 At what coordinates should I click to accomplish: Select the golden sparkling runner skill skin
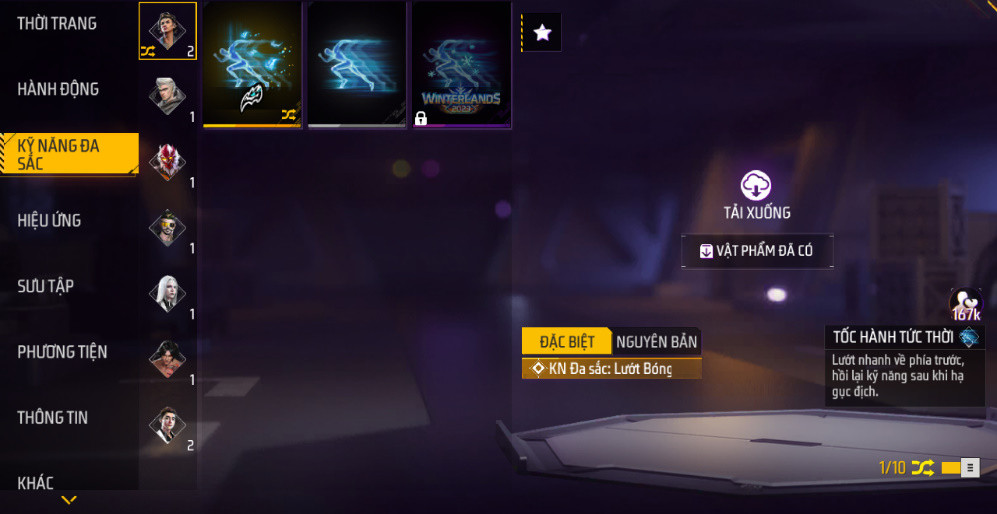tap(252, 64)
